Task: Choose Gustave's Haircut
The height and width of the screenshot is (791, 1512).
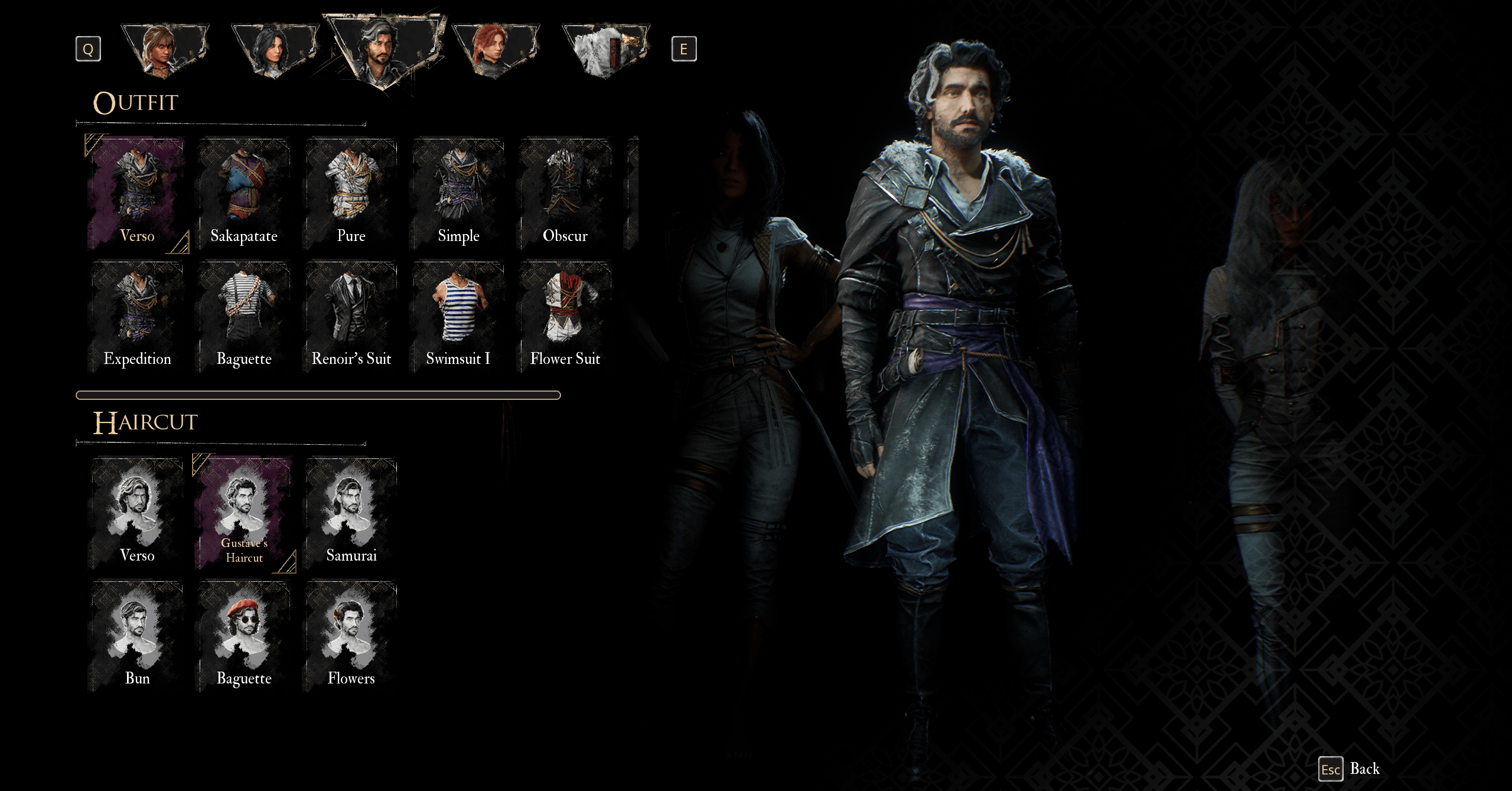Action: coord(244,513)
